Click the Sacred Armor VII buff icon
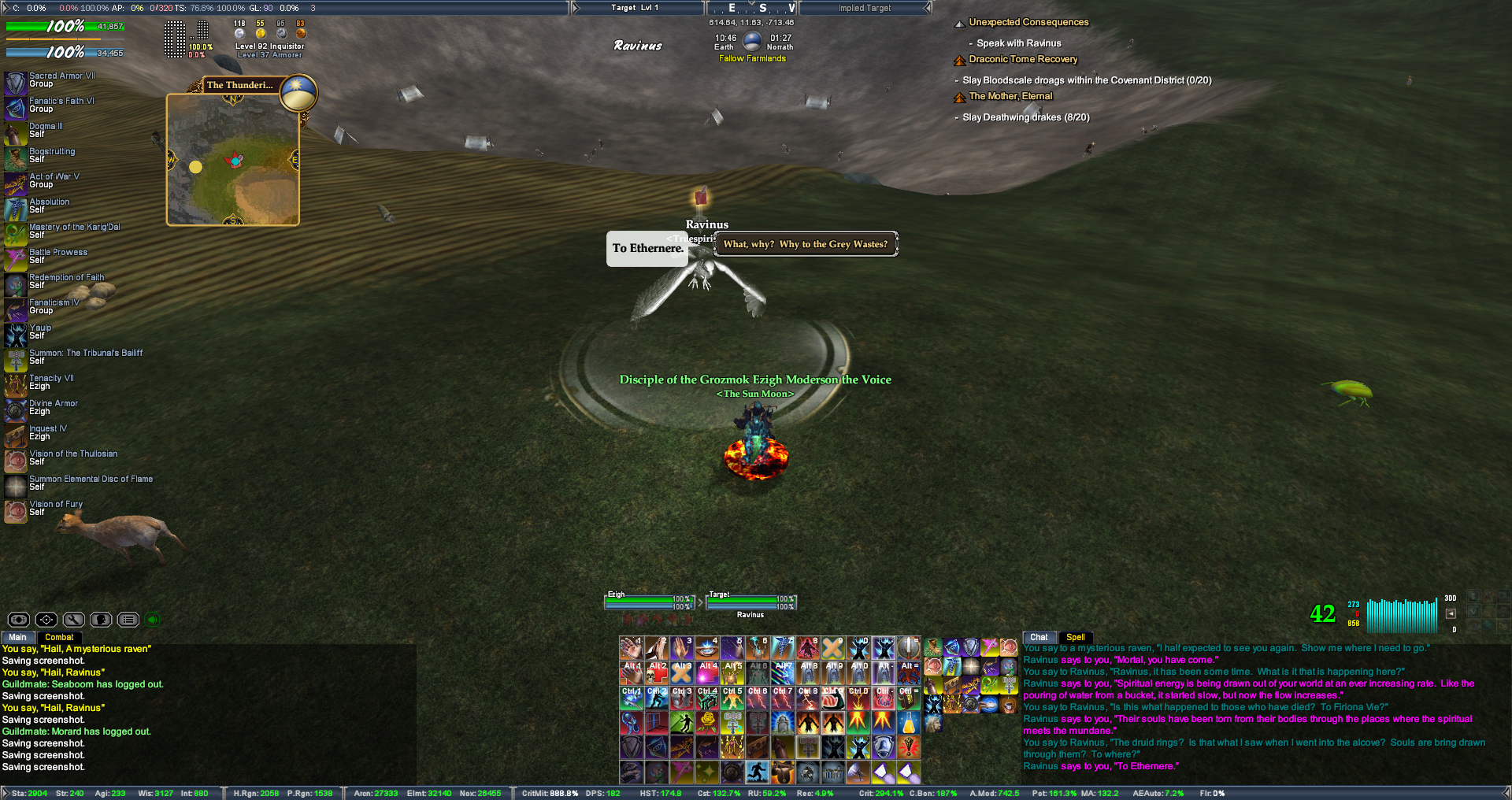Screen dimensions: 1512x800 tap(16, 83)
